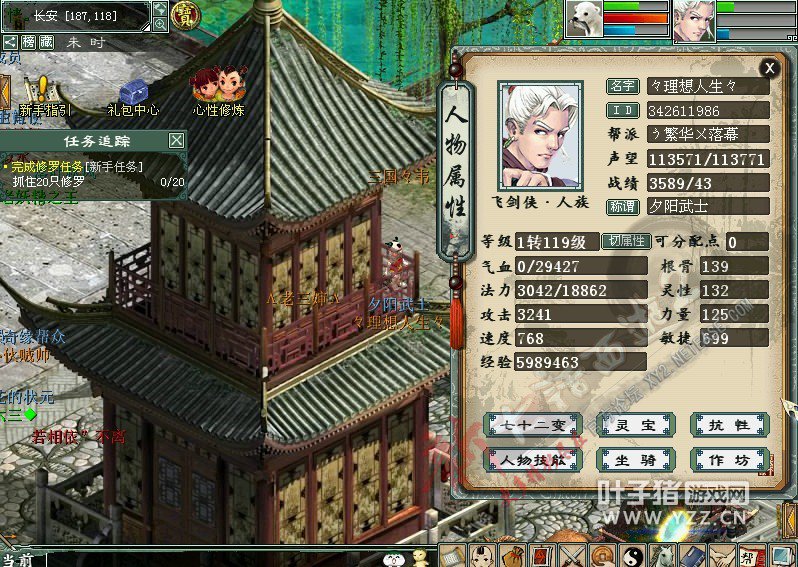Open the 七十二变 transformation menu
The image size is (798, 567).
tap(532, 425)
